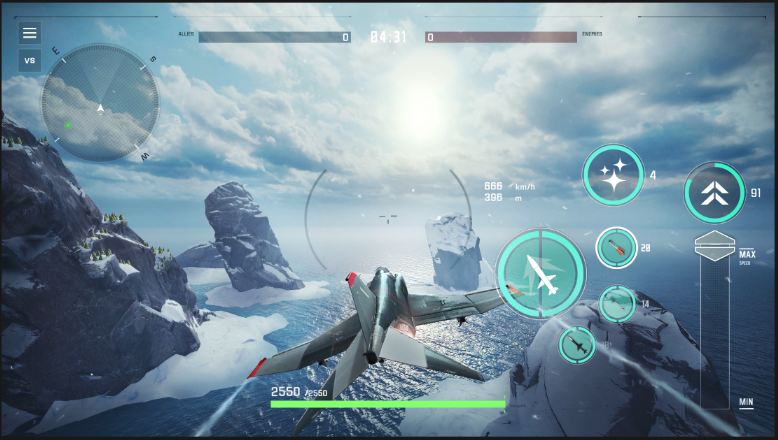778x440 pixels.
Task: Tap the VS scoreboard button
Action: [x=30, y=60]
